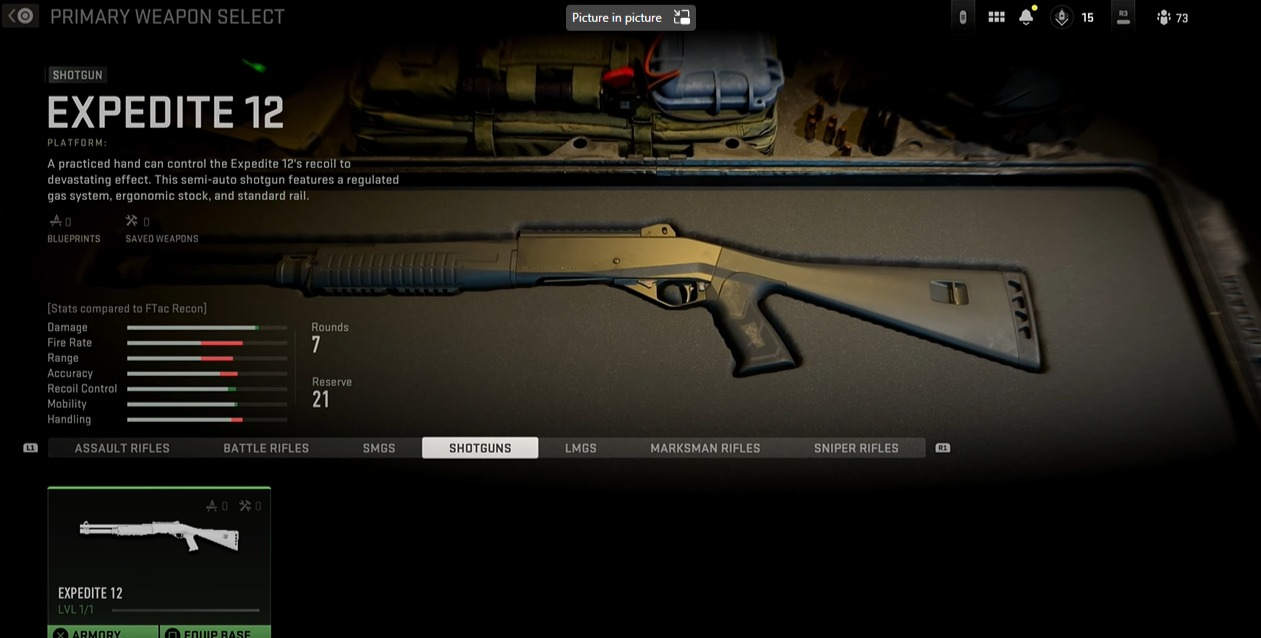Open the social menu showing 73
The height and width of the screenshot is (638, 1261).
(x=1172, y=17)
